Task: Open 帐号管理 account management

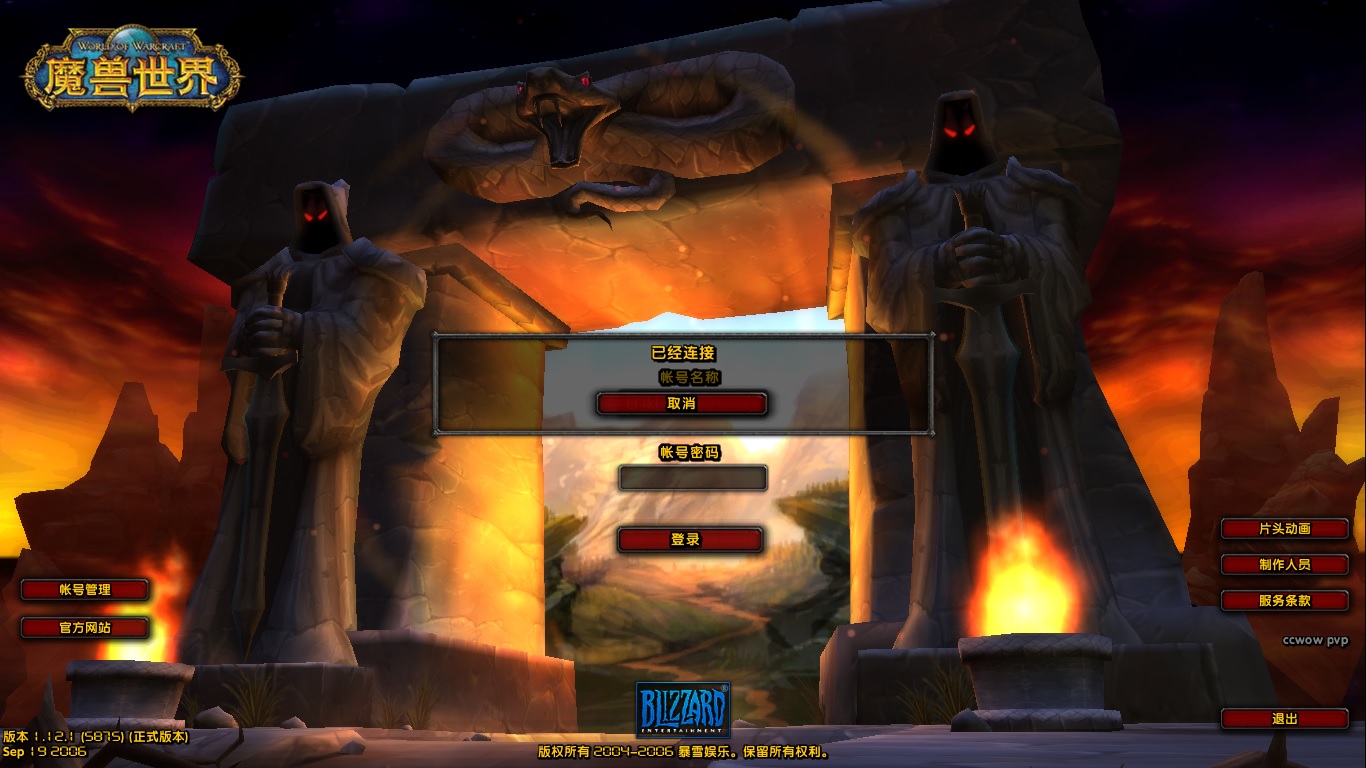Action: 85,590
